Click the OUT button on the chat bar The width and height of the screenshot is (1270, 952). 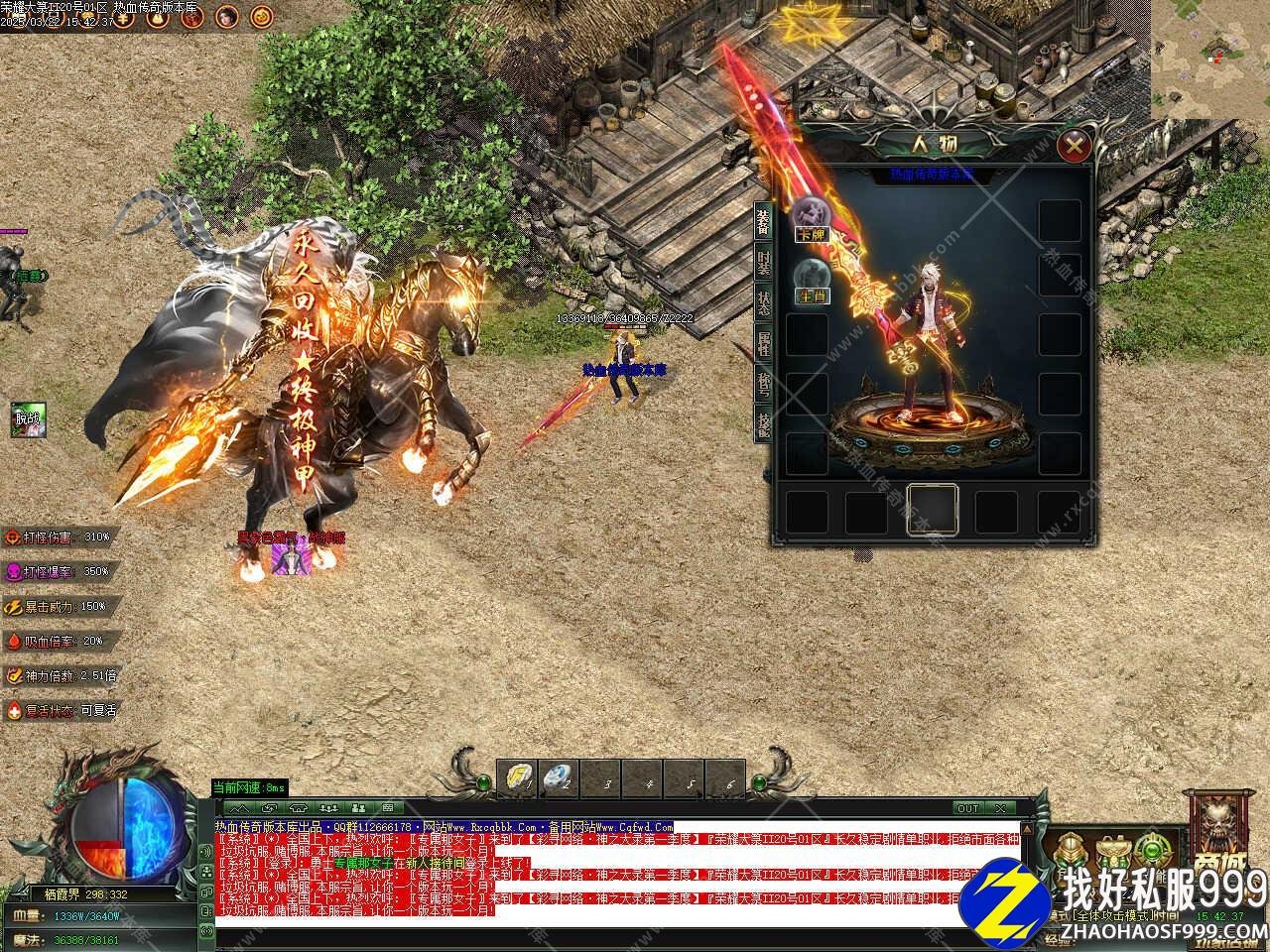pyautogui.click(x=967, y=808)
